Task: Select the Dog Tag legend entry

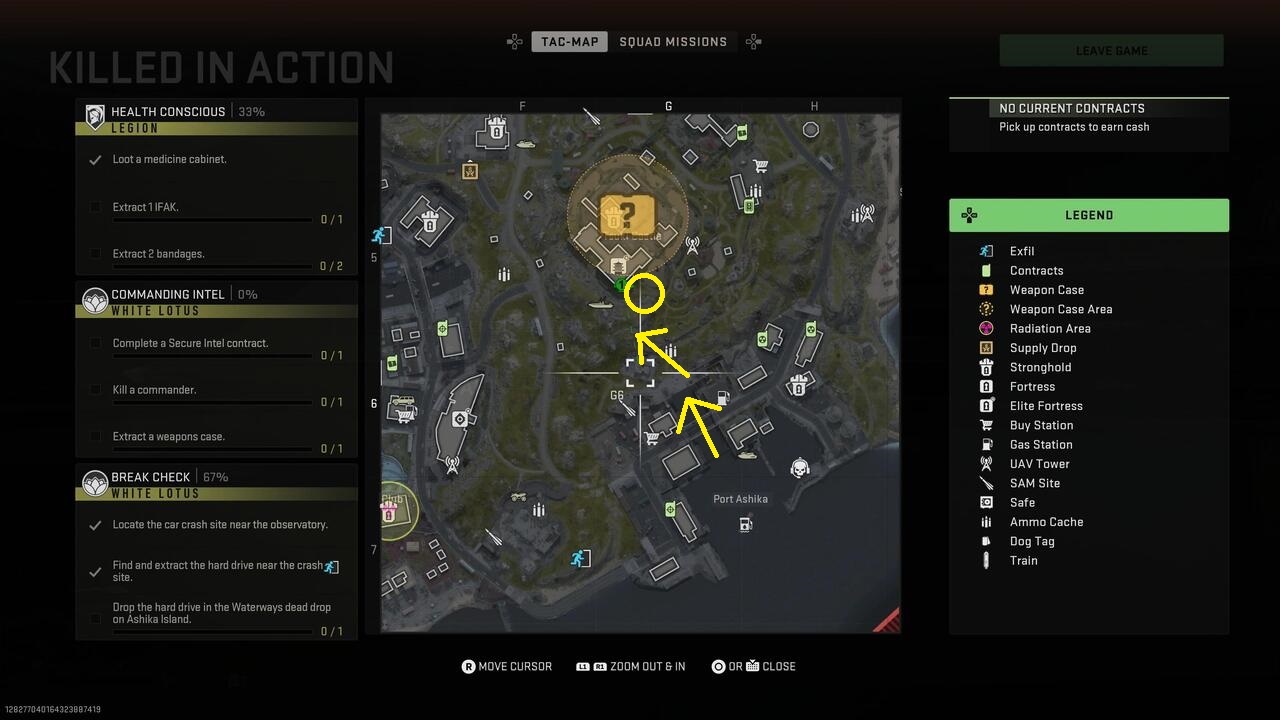Action: coord(1032,541)
